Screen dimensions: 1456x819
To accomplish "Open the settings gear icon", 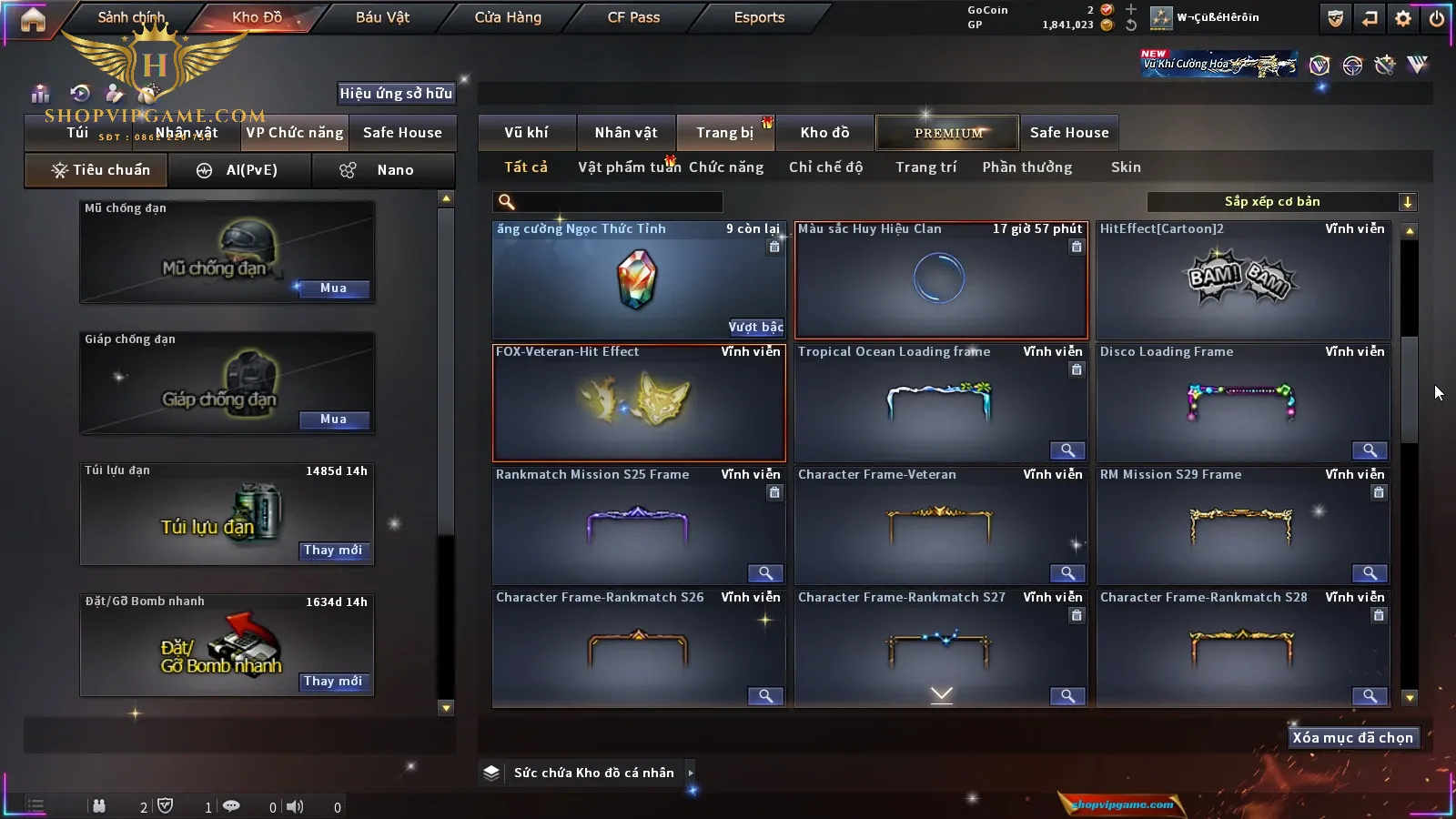I will [1403, 18].
